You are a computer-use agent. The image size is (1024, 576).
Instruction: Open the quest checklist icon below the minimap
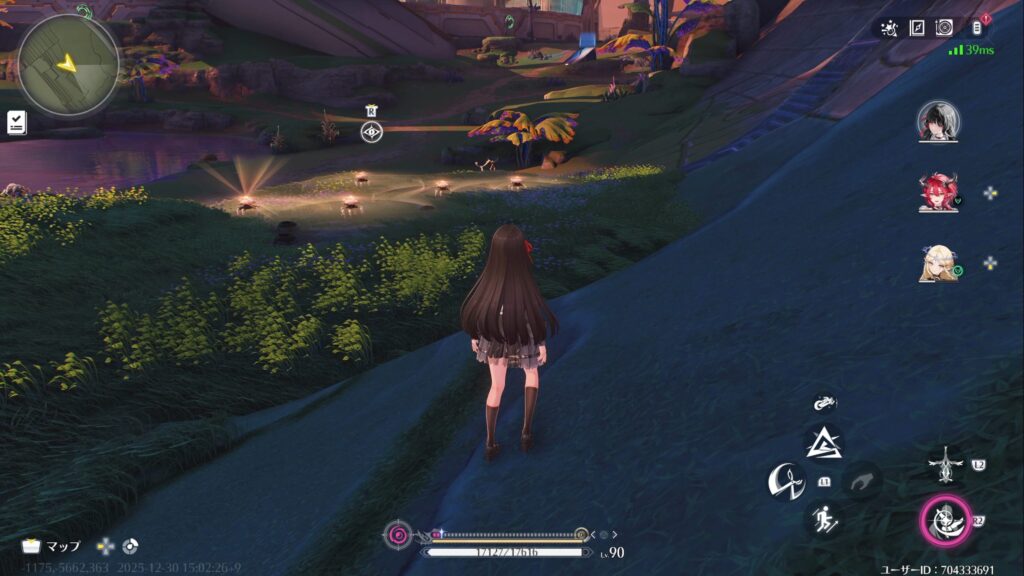[x=16, y=122]
